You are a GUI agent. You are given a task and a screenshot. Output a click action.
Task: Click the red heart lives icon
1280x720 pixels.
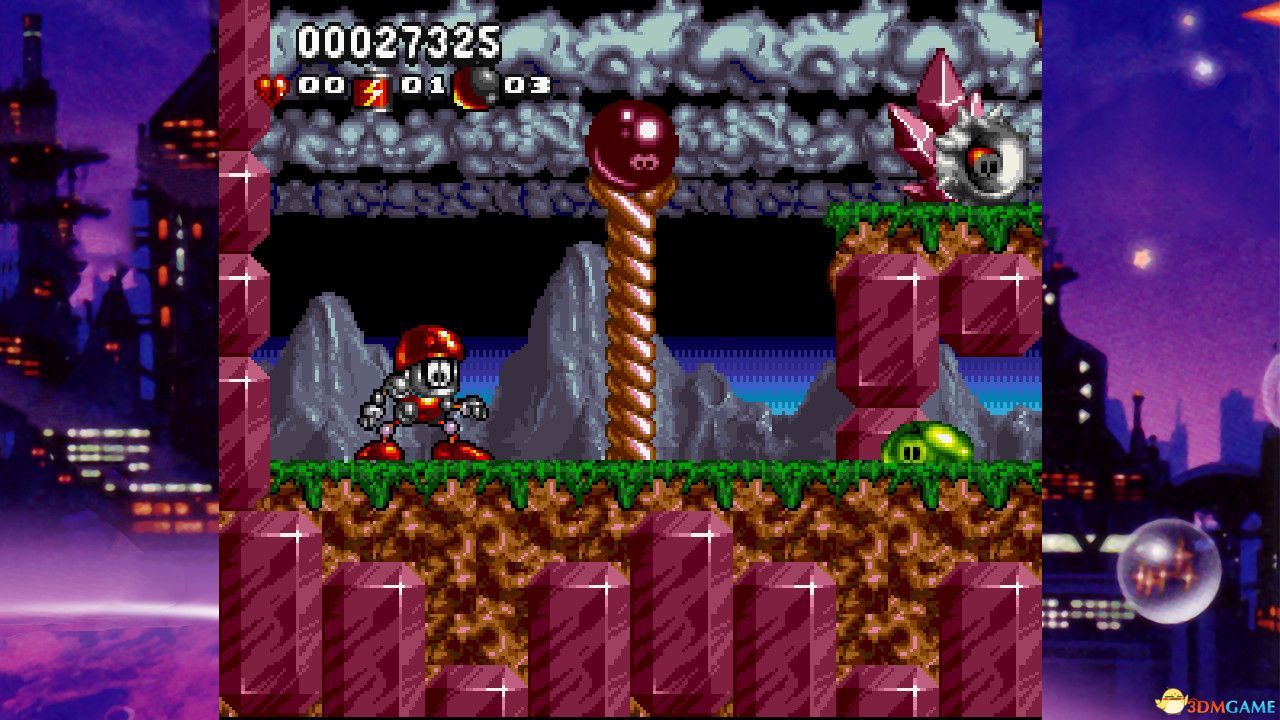[x=271, y=89]
